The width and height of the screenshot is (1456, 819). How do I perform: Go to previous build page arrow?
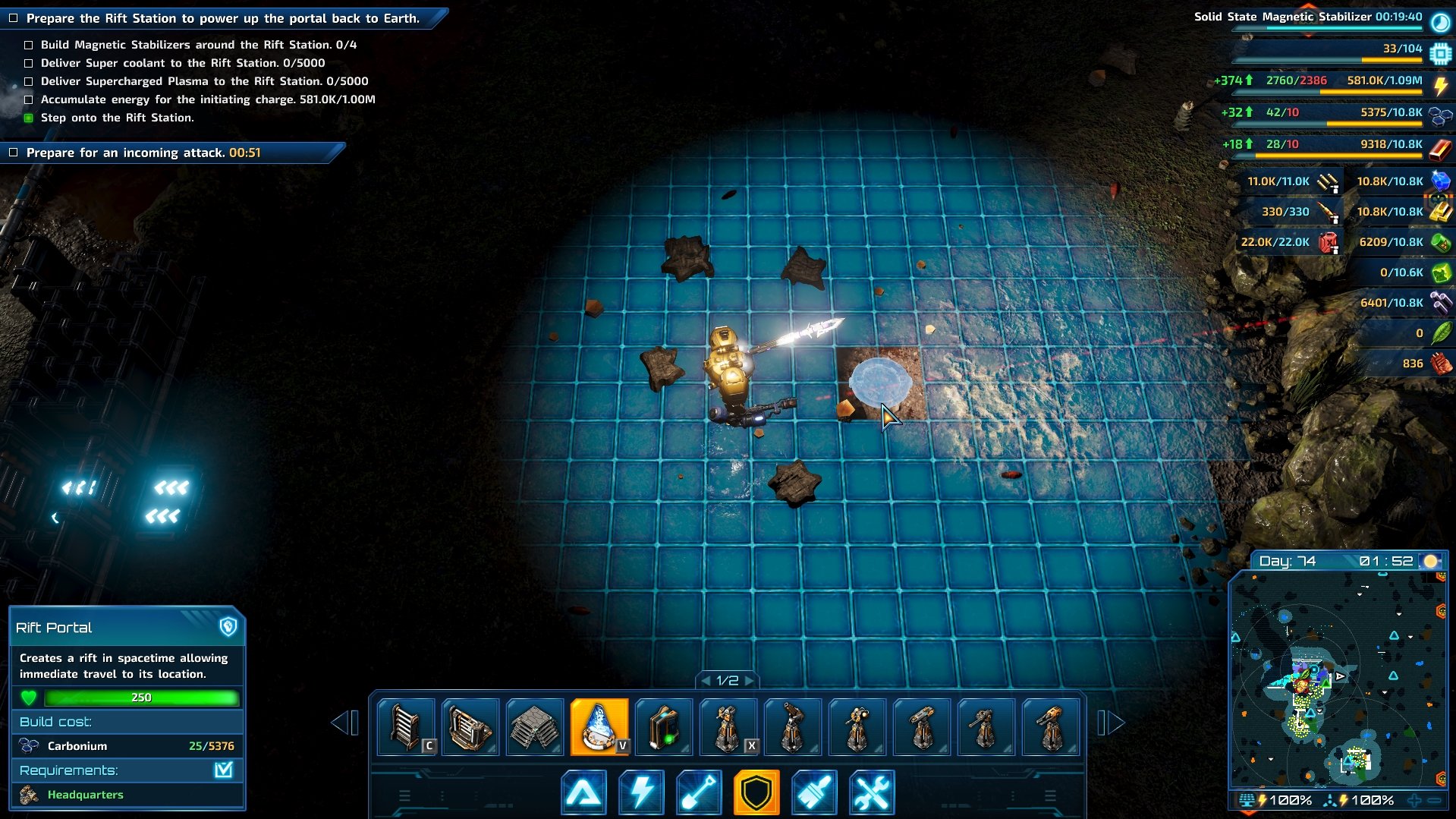click(344, 723)
